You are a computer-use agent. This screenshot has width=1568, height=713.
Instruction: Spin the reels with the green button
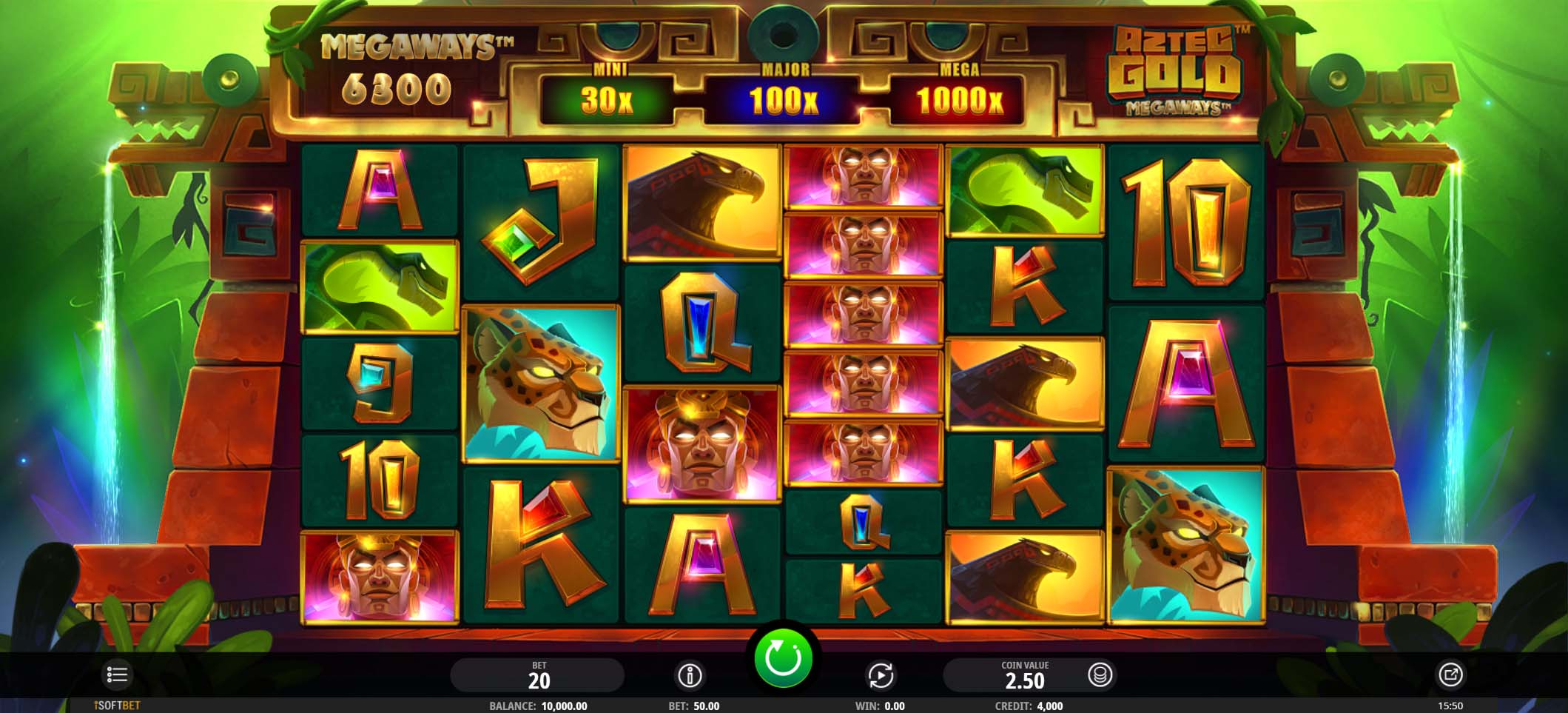point(783,657)
